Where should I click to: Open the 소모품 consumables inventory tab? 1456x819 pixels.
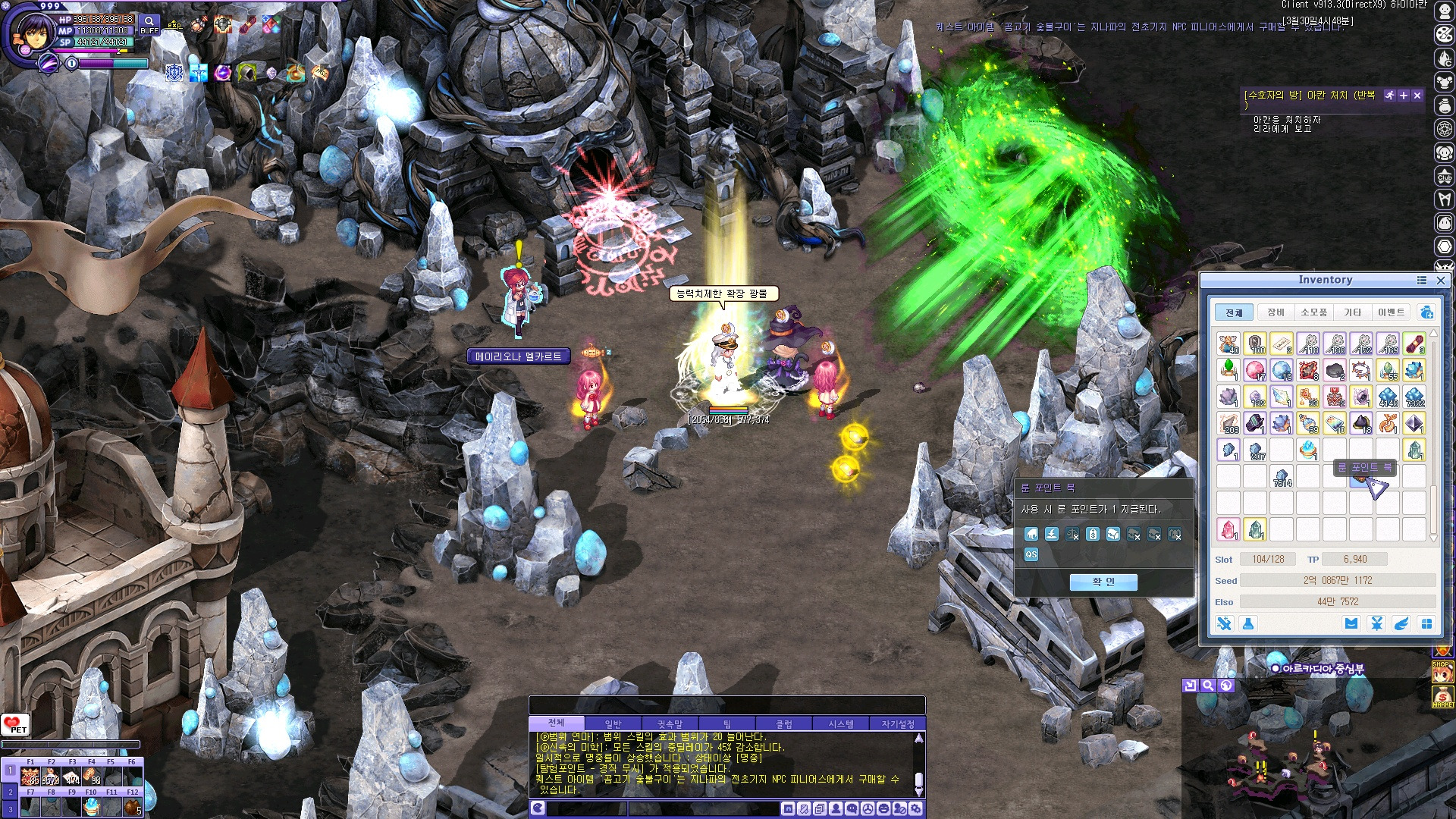click(1313, 312)
